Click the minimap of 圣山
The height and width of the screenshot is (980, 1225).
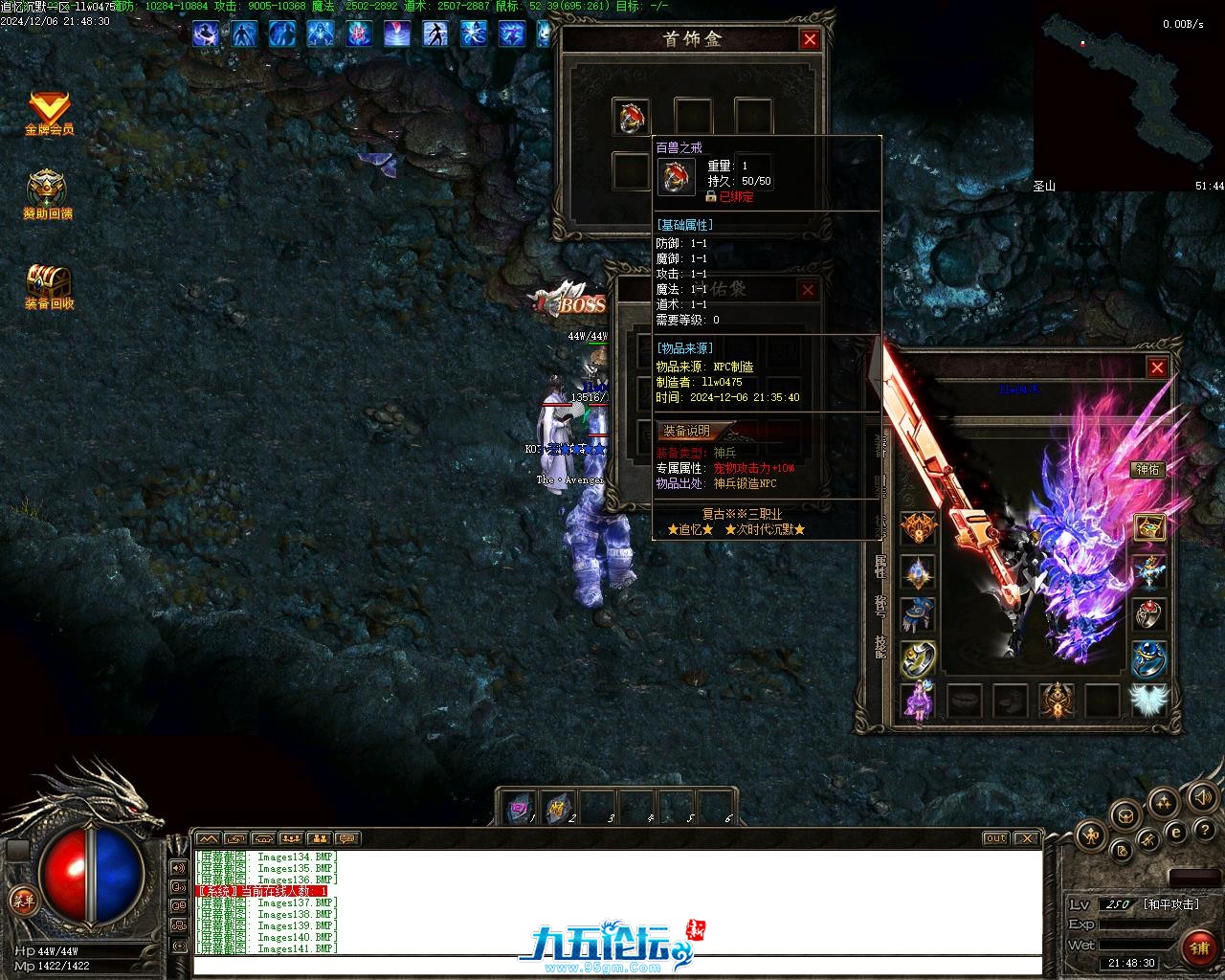[x=1128, y=96]
